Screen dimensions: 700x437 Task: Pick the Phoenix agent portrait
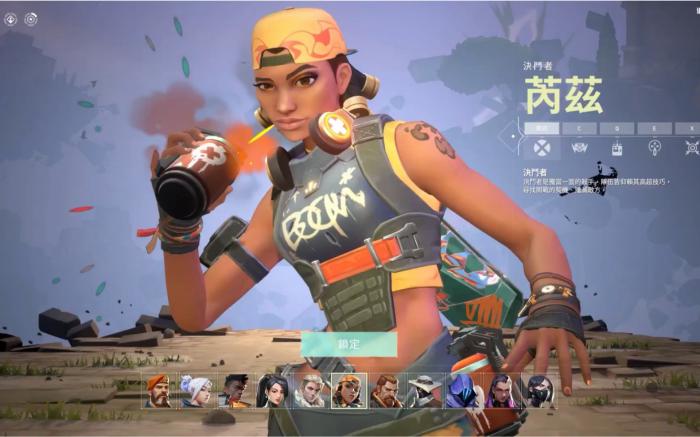coord(233,390)
